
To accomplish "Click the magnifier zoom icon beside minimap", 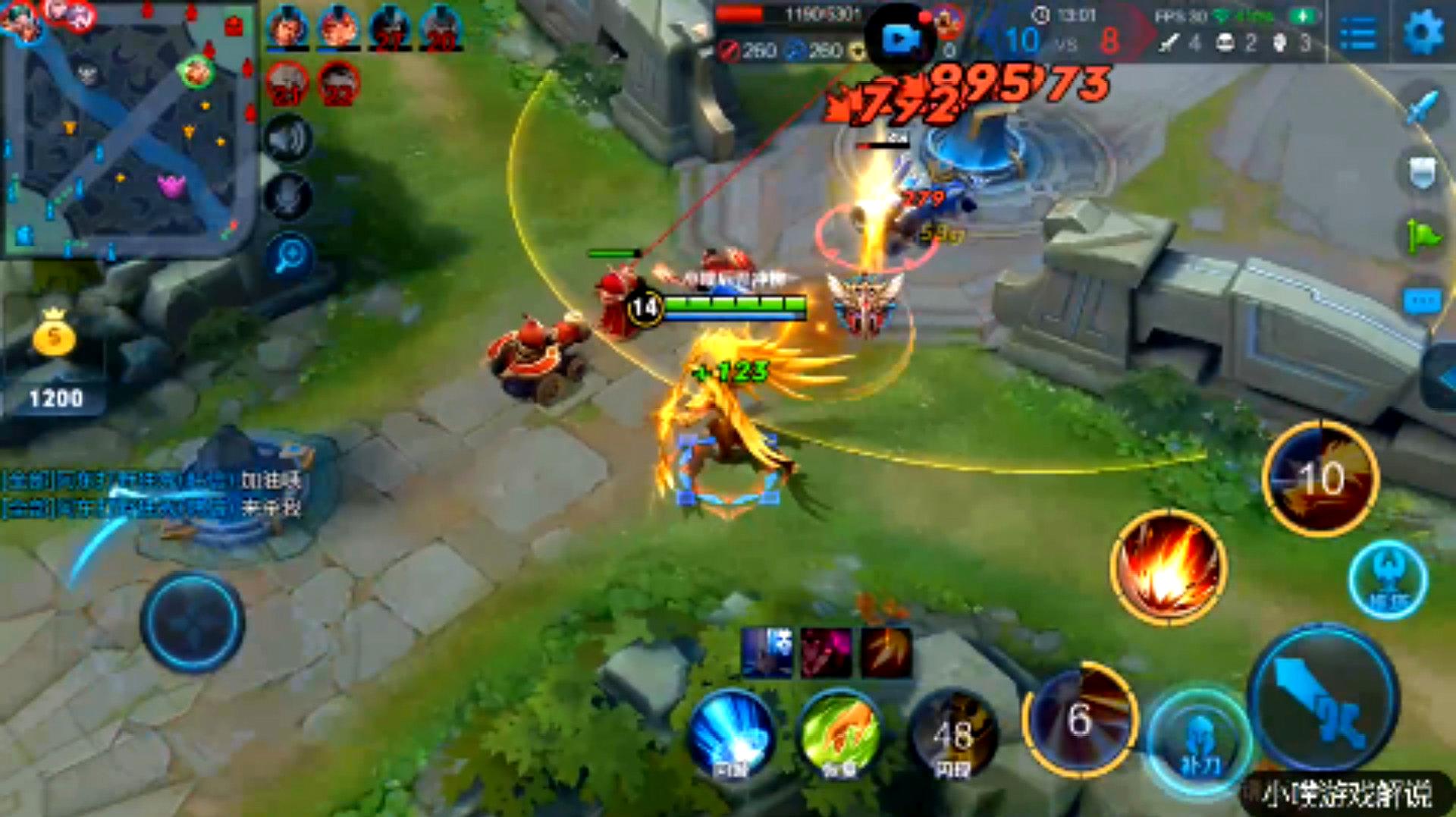I will [289, 256].
